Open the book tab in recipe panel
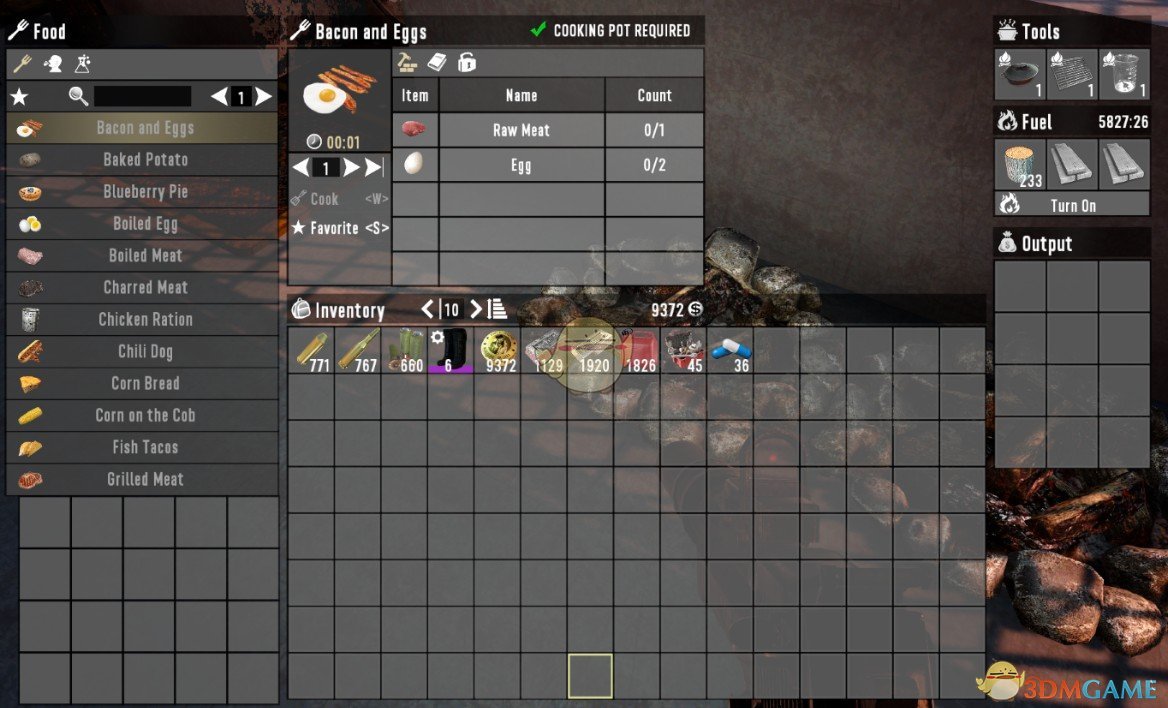This screenshot has width=1168, height=708. 437,62
